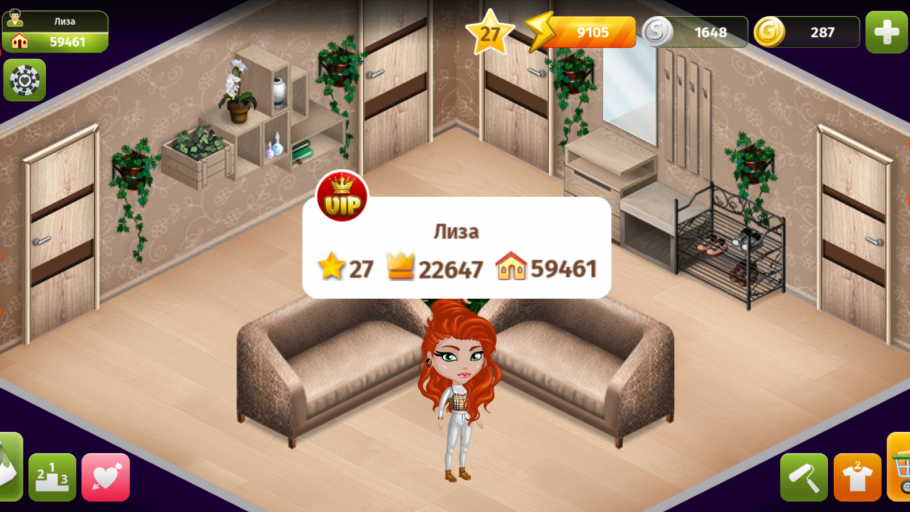Open Лиза's player profile panel
Image resolution: width=910 pixels, height=512 pixels.
point(56,32)
